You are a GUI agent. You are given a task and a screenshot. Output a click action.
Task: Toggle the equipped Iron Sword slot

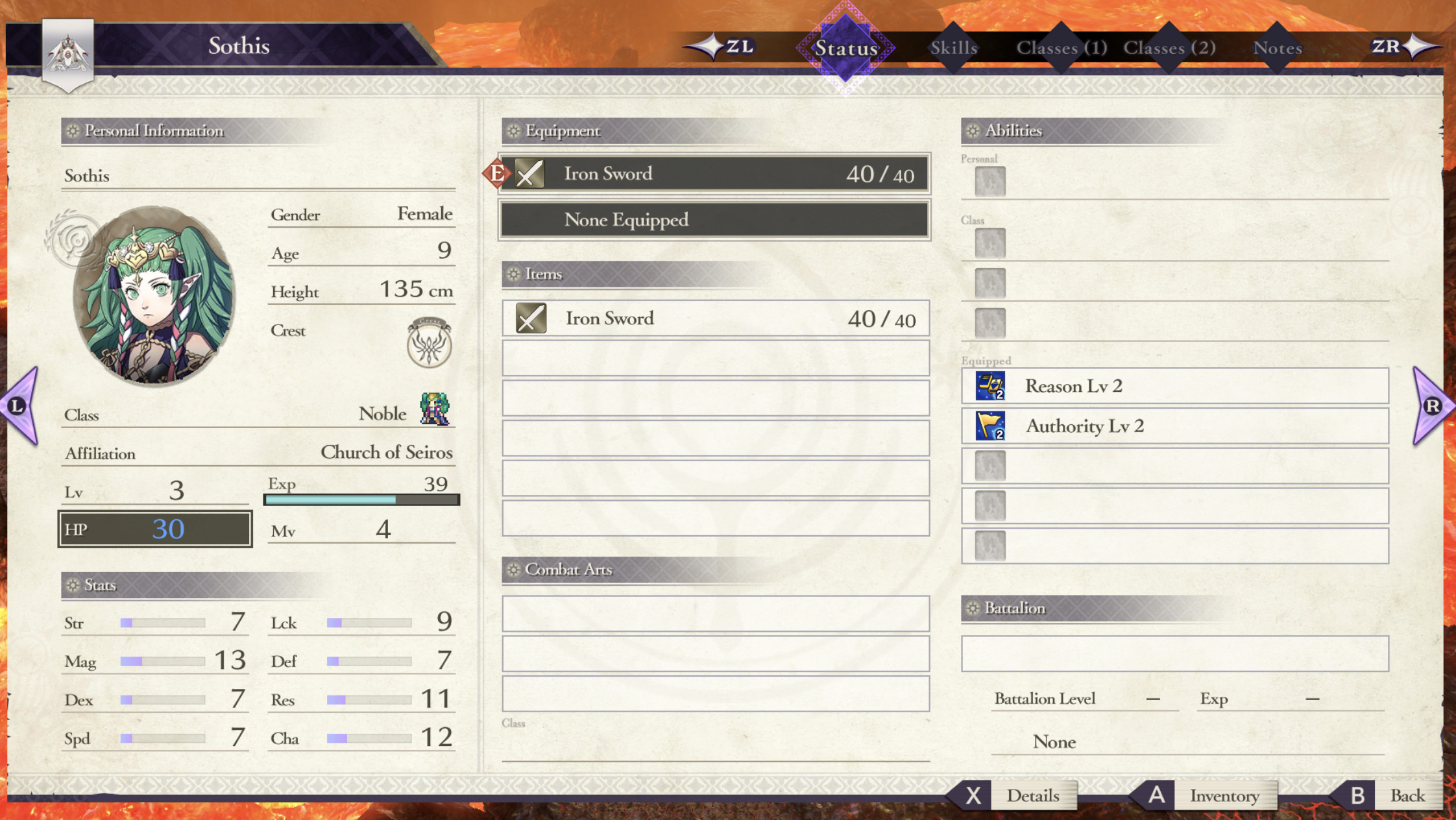coord(714,173)
